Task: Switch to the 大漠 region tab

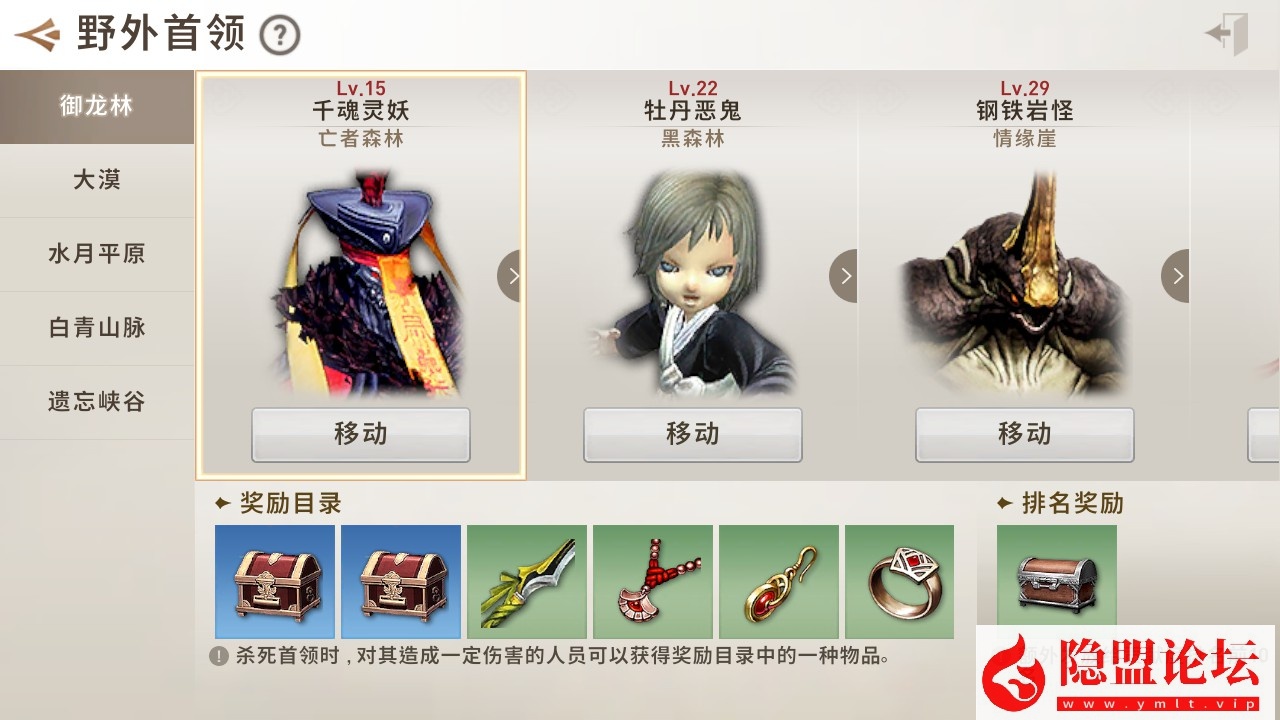Action: point(95,180)
